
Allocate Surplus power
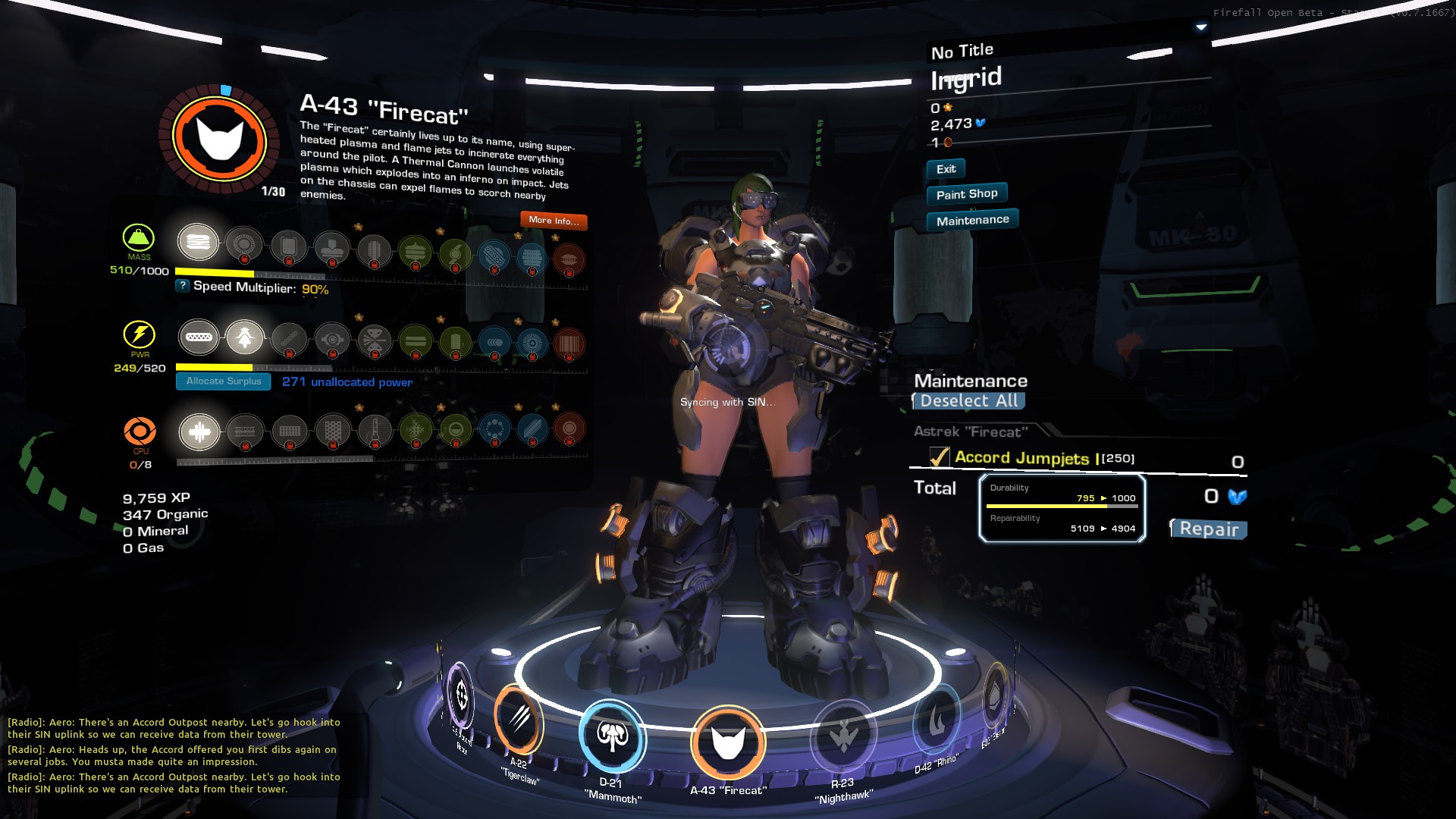coord(224,381)
